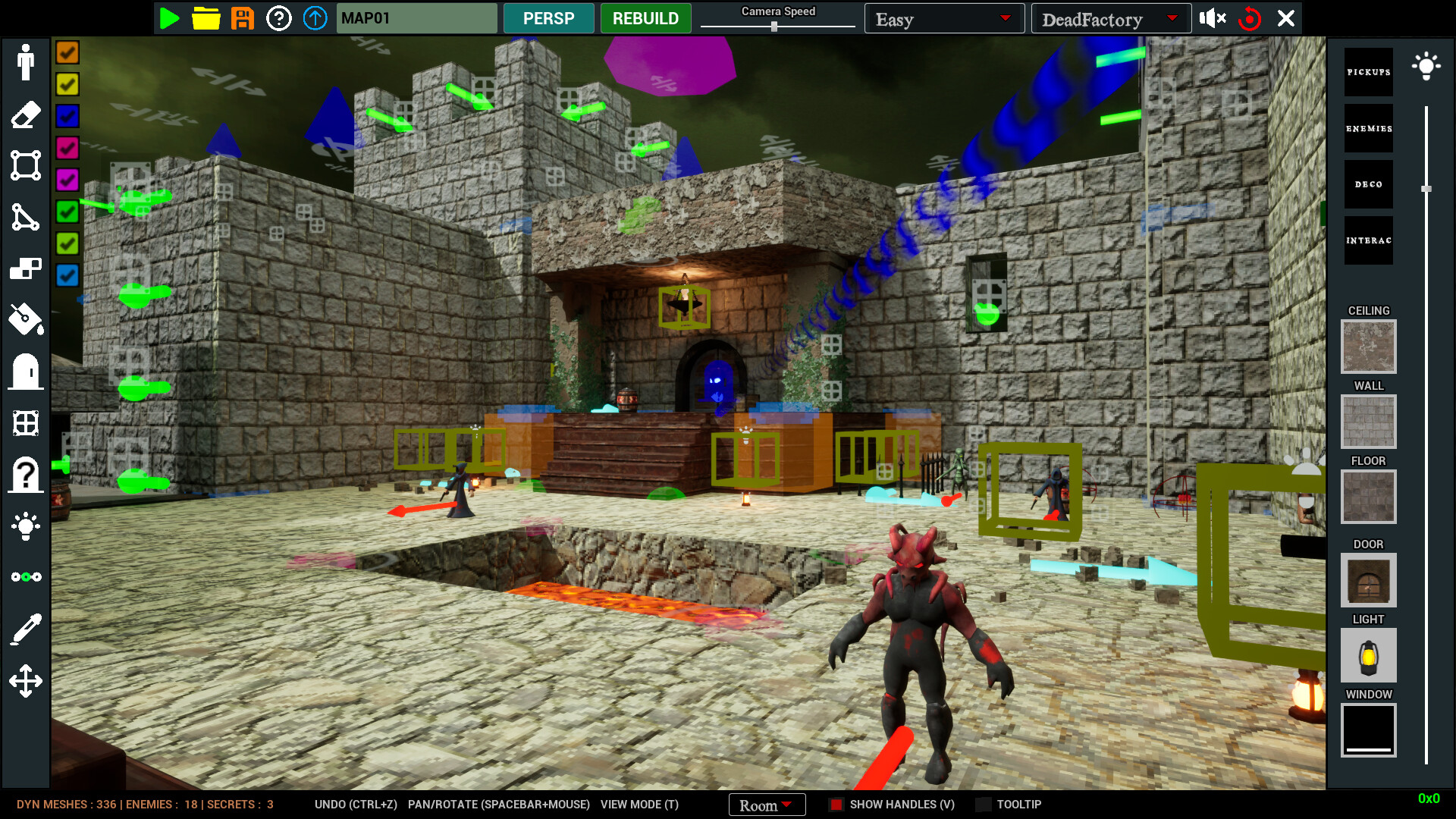Viewport: 1456px width, 819px height.
Task: Open the Room view mode dropdown
Action: point(767,805)
